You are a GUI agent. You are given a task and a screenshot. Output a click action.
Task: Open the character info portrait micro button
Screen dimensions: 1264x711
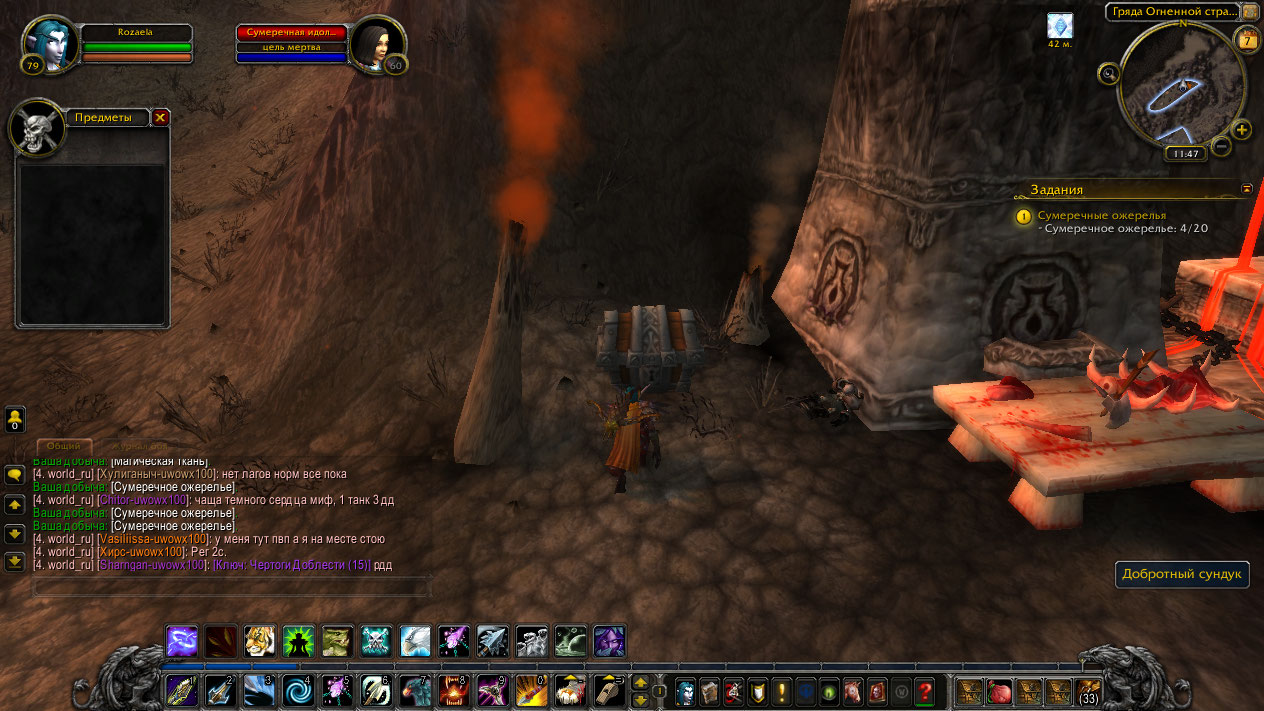point(685,691)
